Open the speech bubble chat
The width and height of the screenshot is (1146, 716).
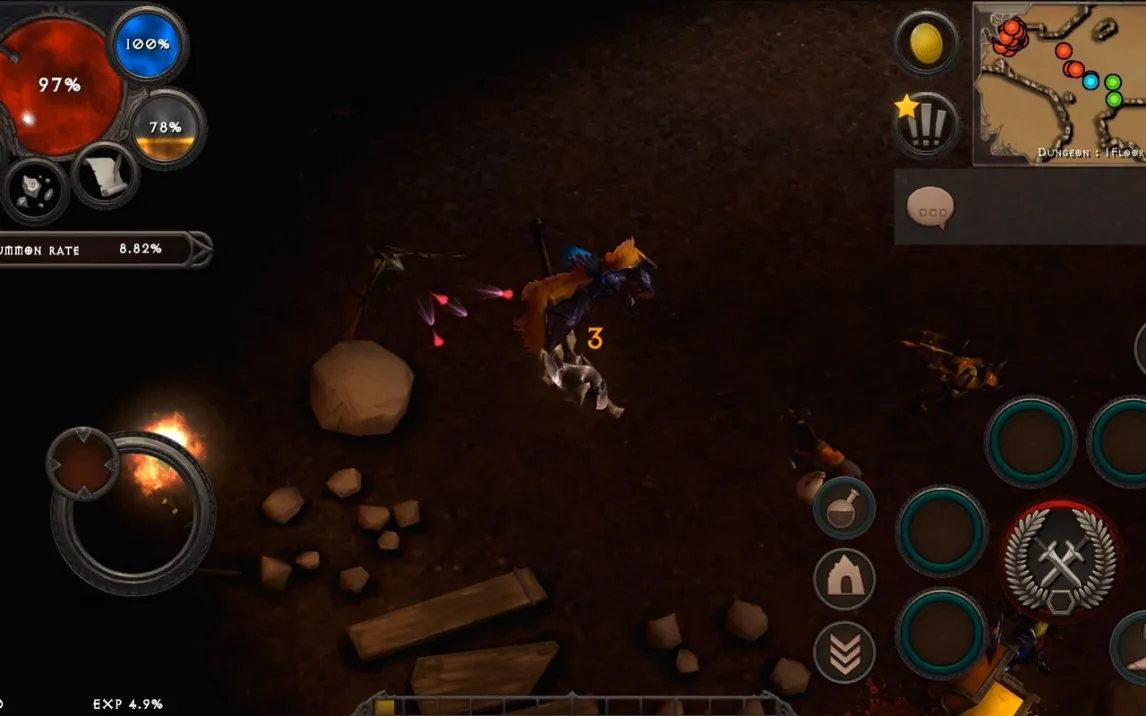coord(930,208)
